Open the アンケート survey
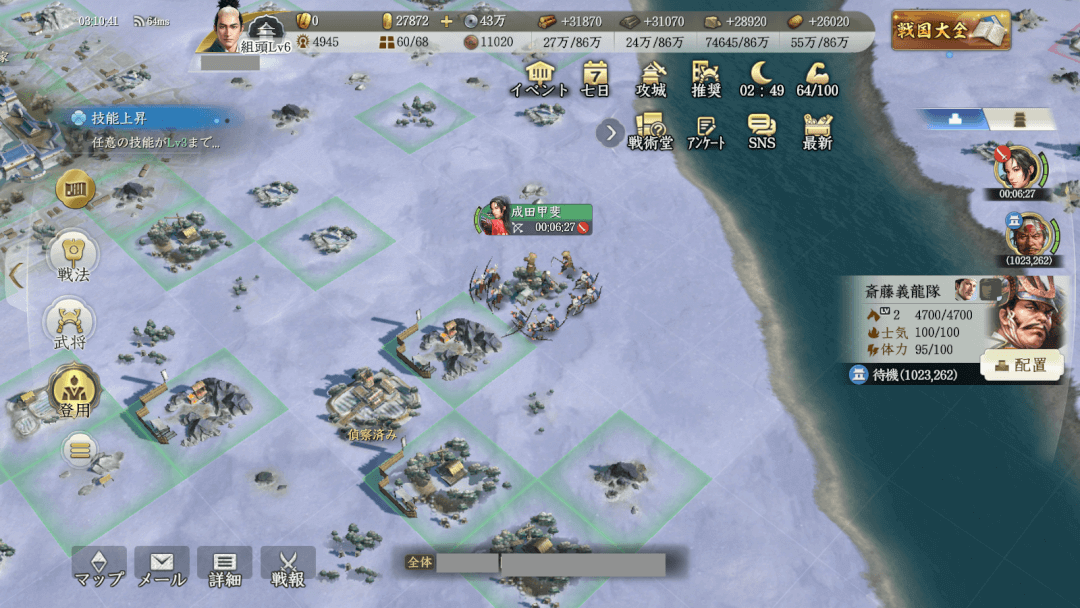Screen dimensions: 1080x608 [x=706, y=131]
